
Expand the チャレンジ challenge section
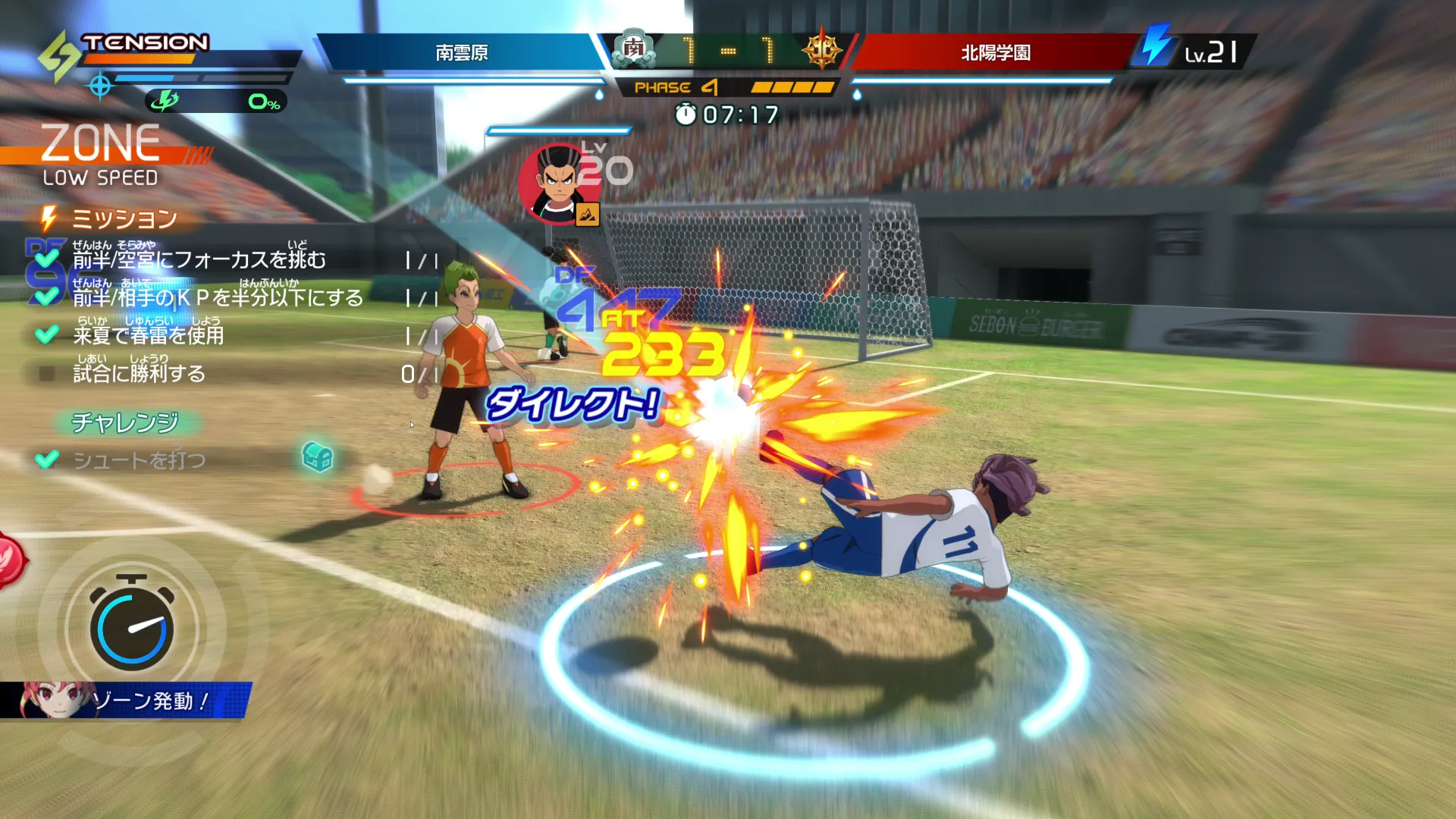[126, 423]
